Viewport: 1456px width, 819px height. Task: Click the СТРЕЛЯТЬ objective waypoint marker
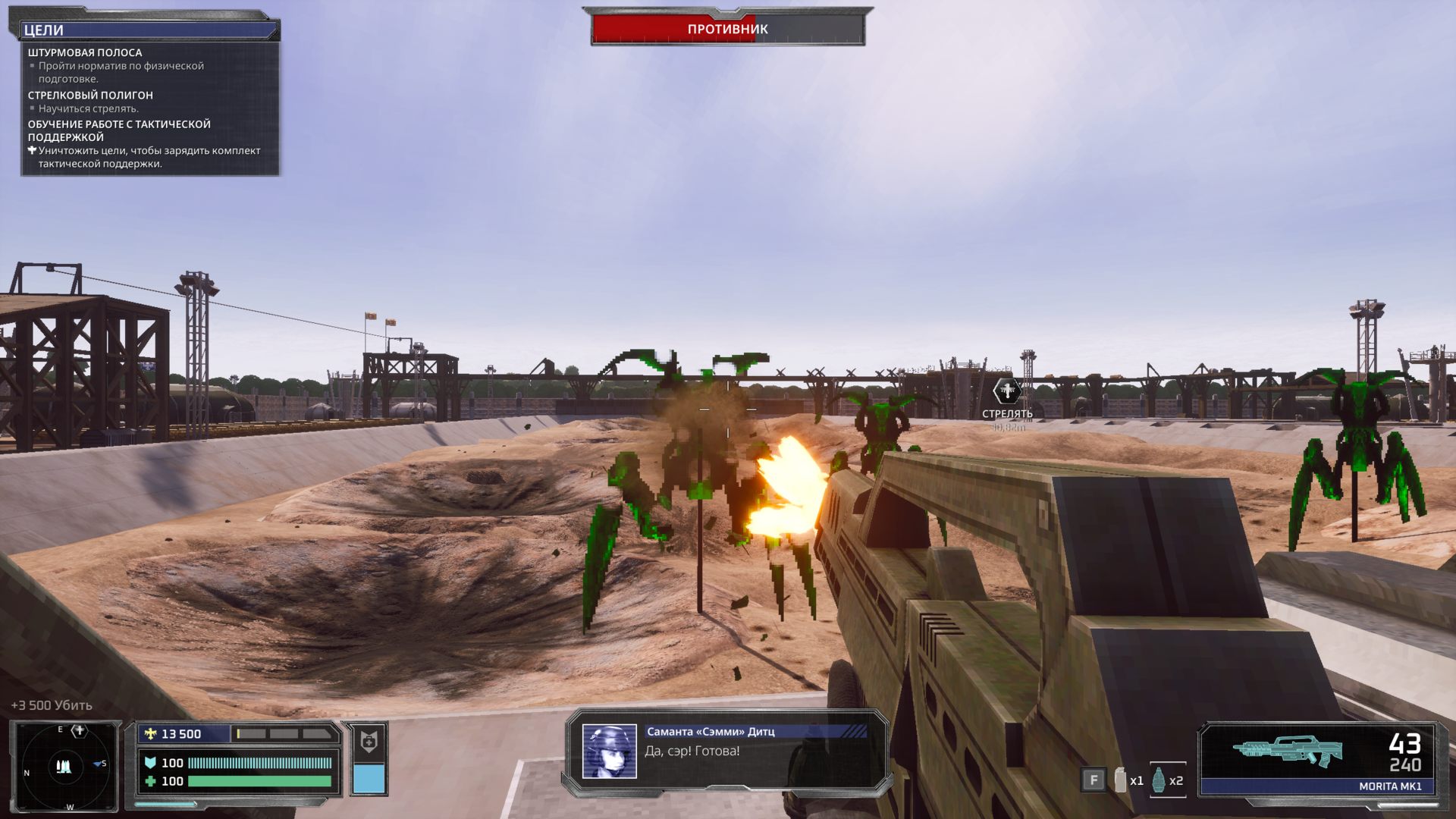[x=1007, y=391]
